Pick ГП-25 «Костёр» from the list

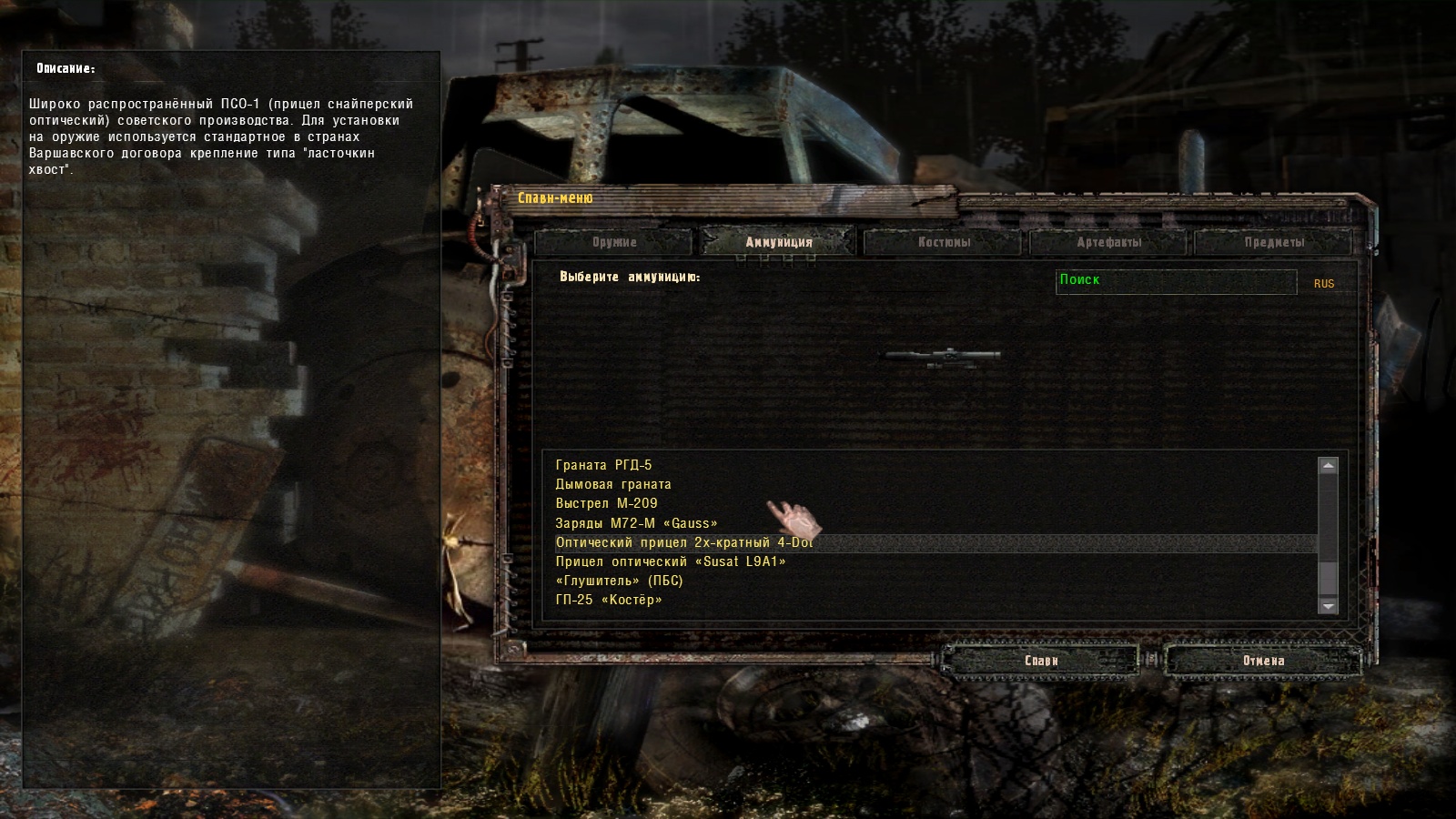[x=609, y=600]
